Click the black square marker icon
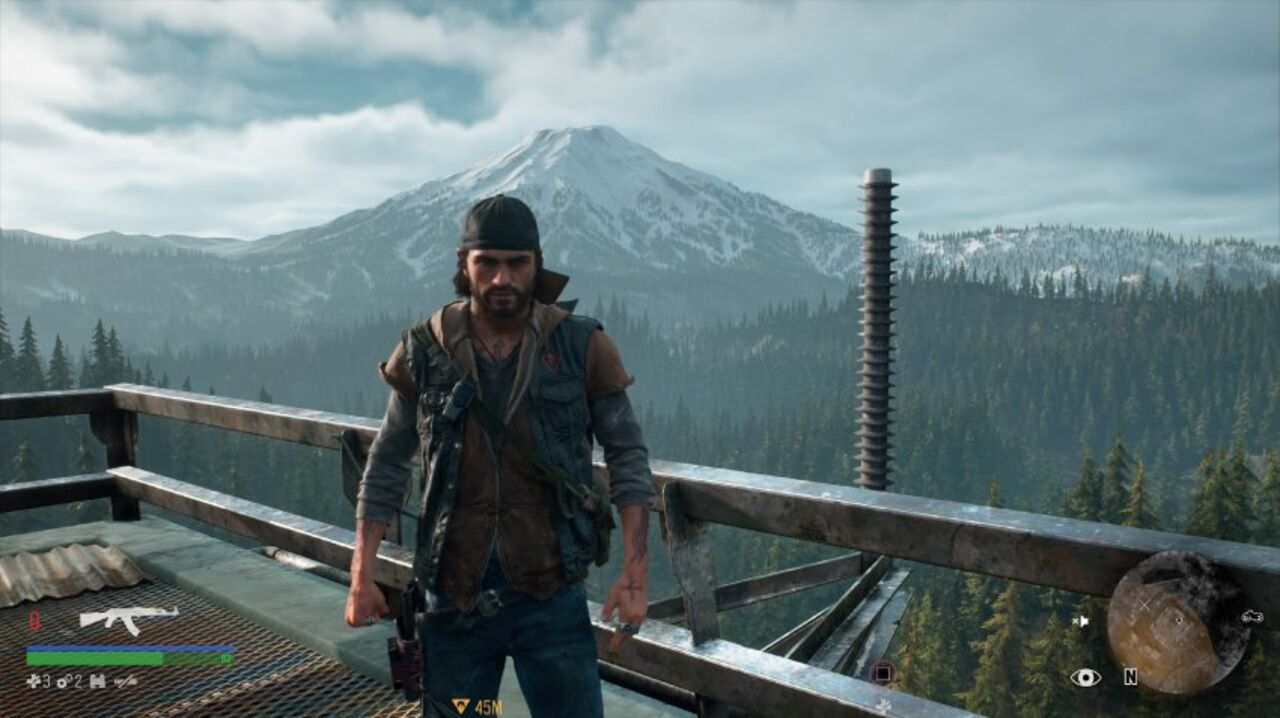This screenshot has height=718, width=1280. [x=881, y=673]
